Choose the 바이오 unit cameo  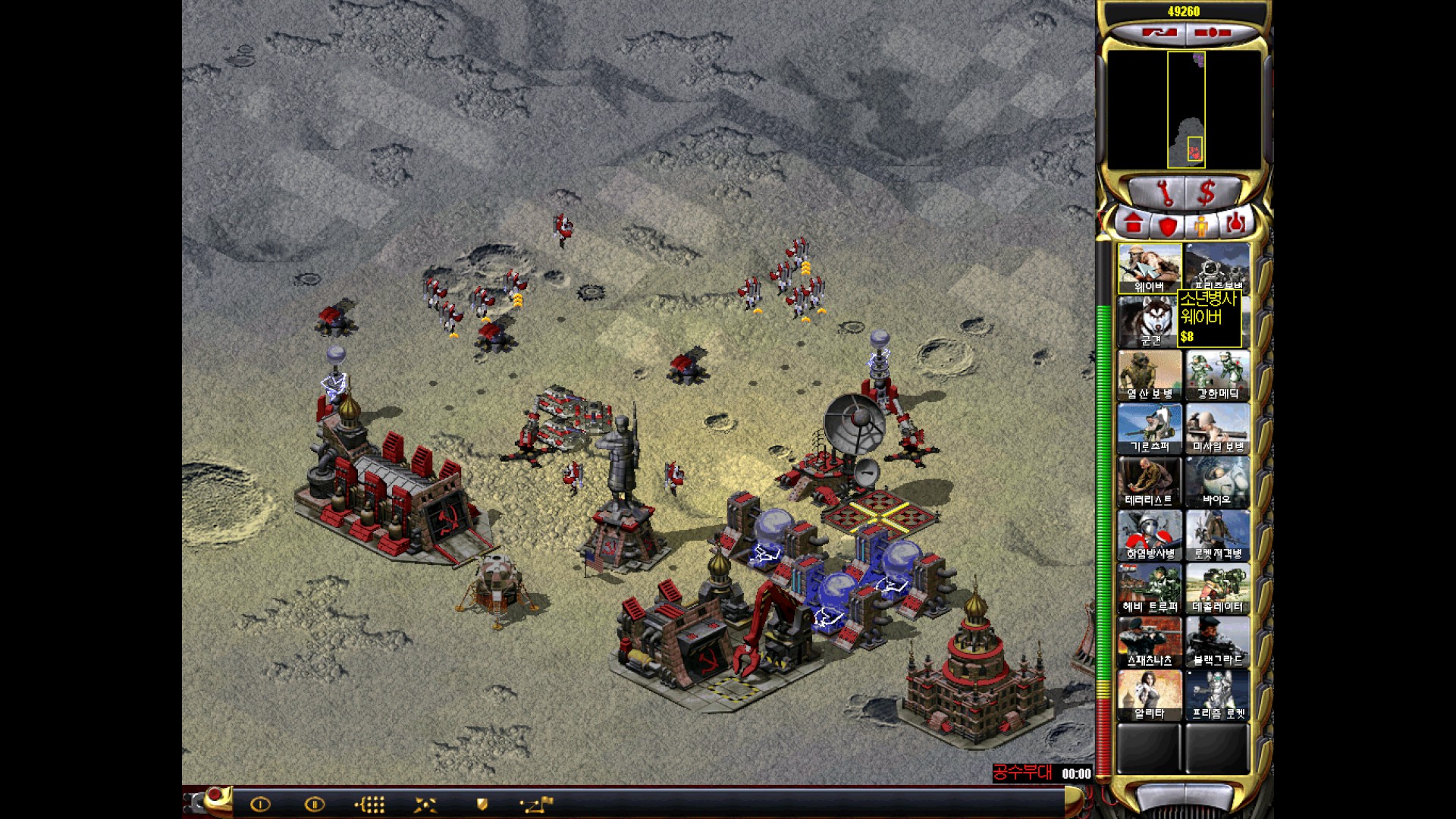pyautogui.click(x=1217, y=482)
